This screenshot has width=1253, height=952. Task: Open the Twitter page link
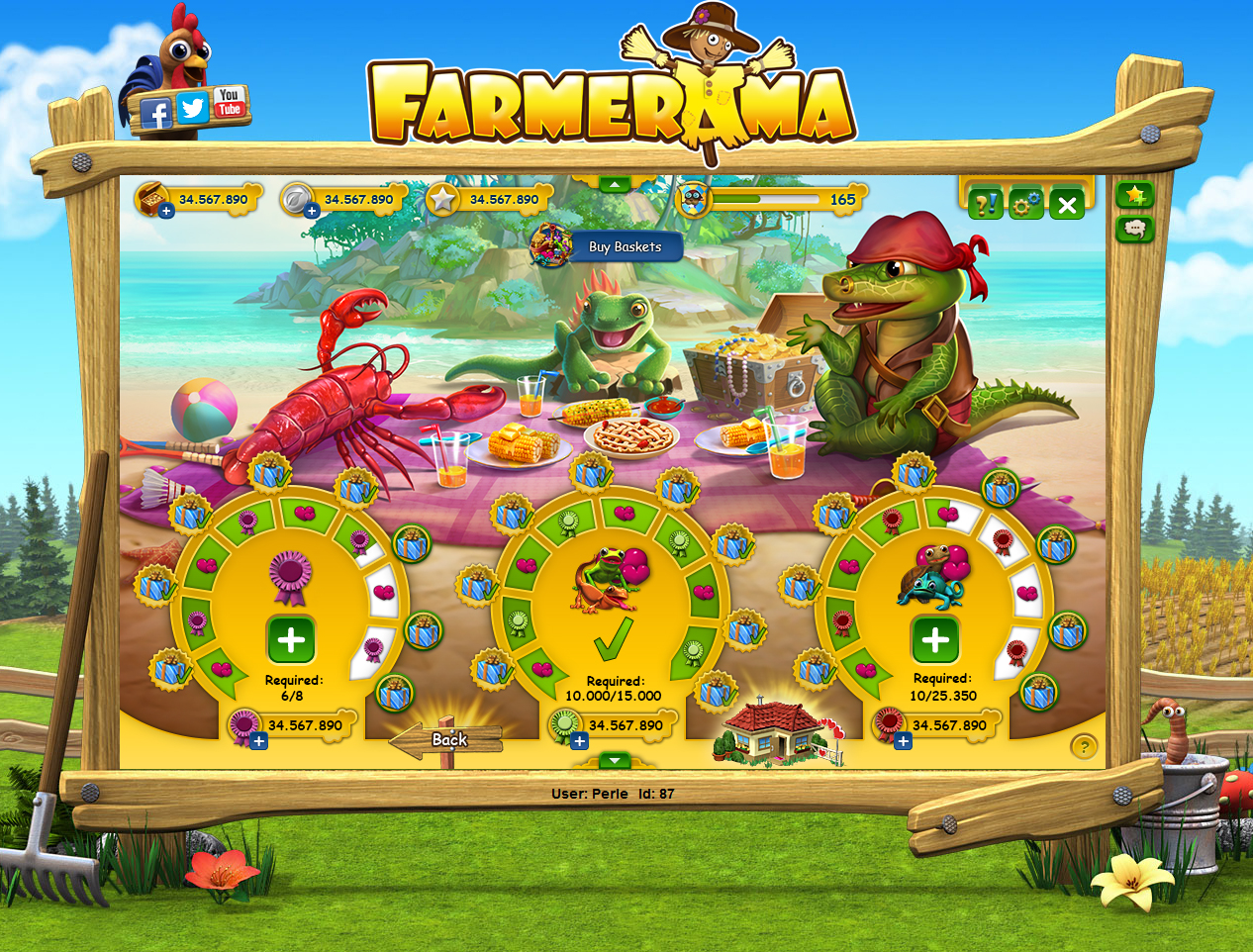pos(193,108)
